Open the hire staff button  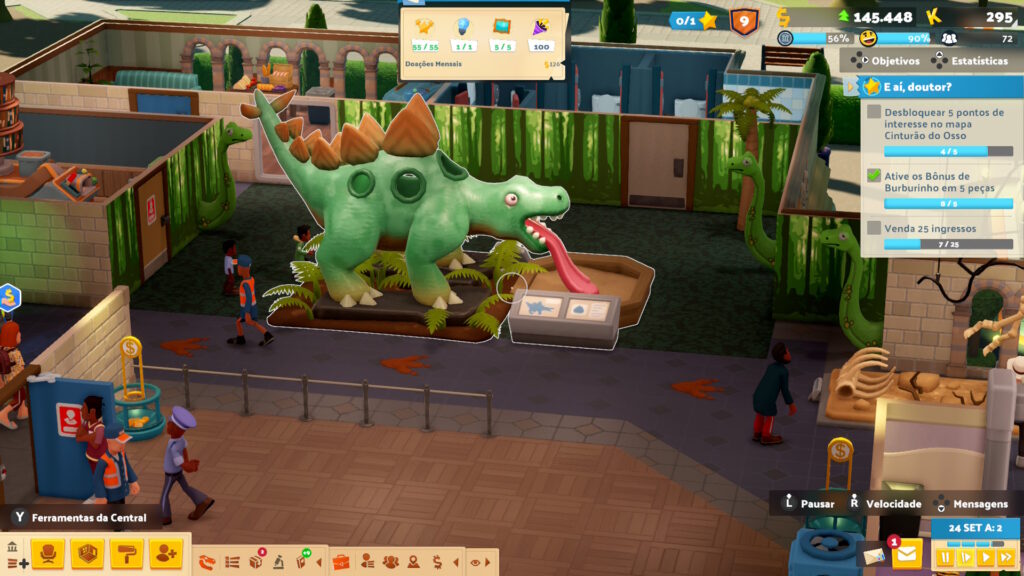pyautogui.click(x=166, y=553)
